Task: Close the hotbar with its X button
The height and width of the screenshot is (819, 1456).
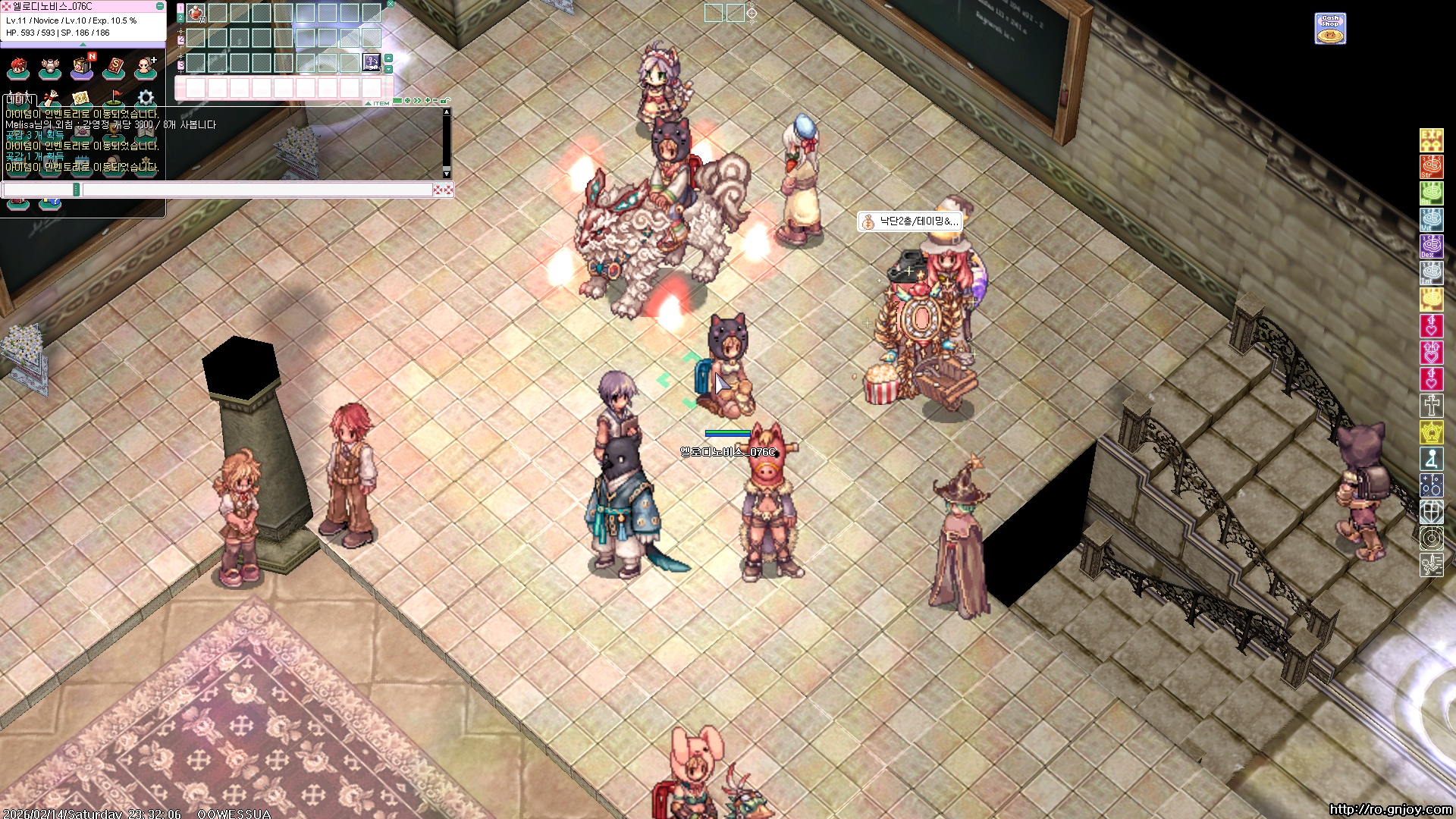Action: point(390,4)
